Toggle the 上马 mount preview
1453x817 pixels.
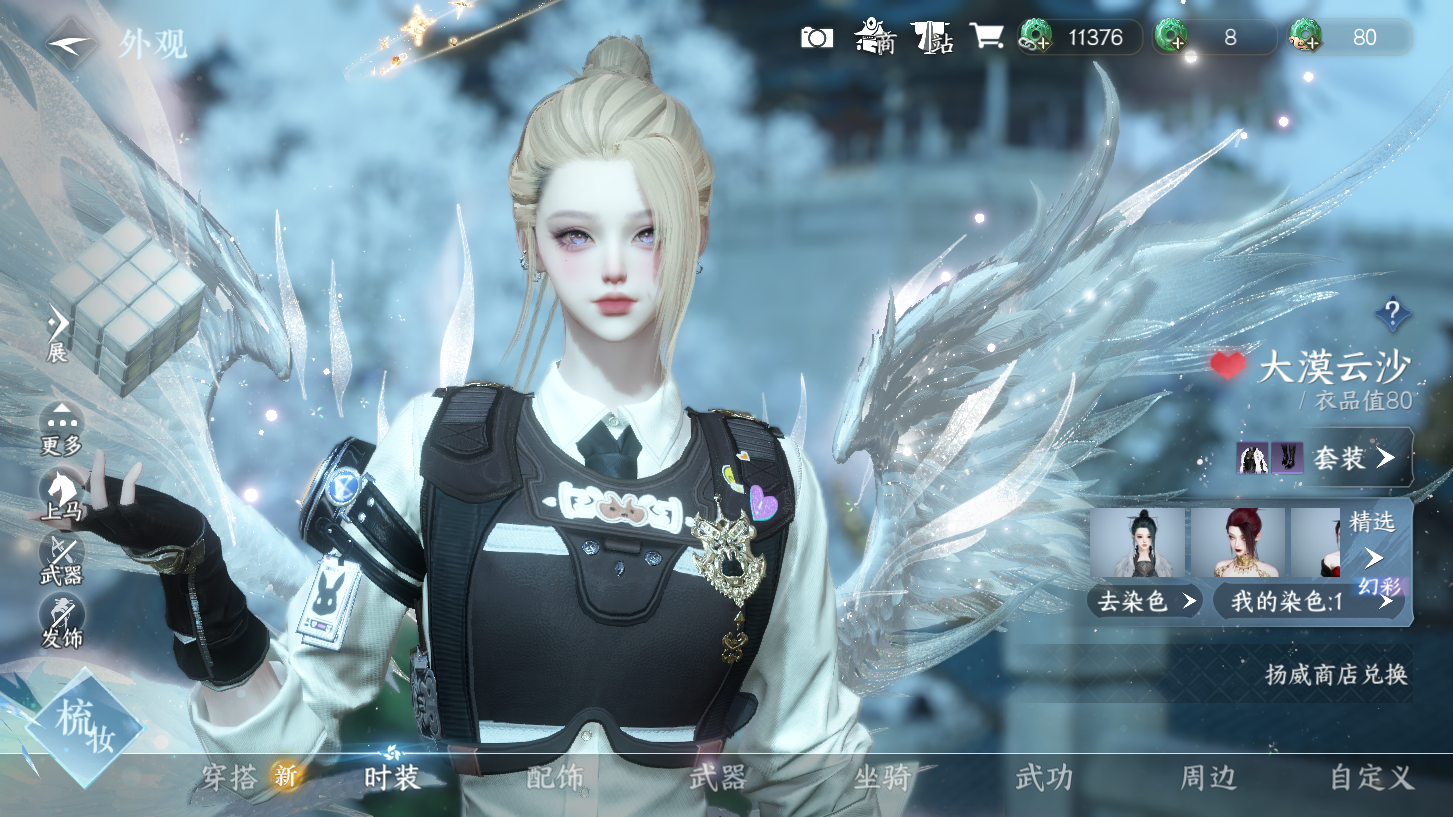61,496
